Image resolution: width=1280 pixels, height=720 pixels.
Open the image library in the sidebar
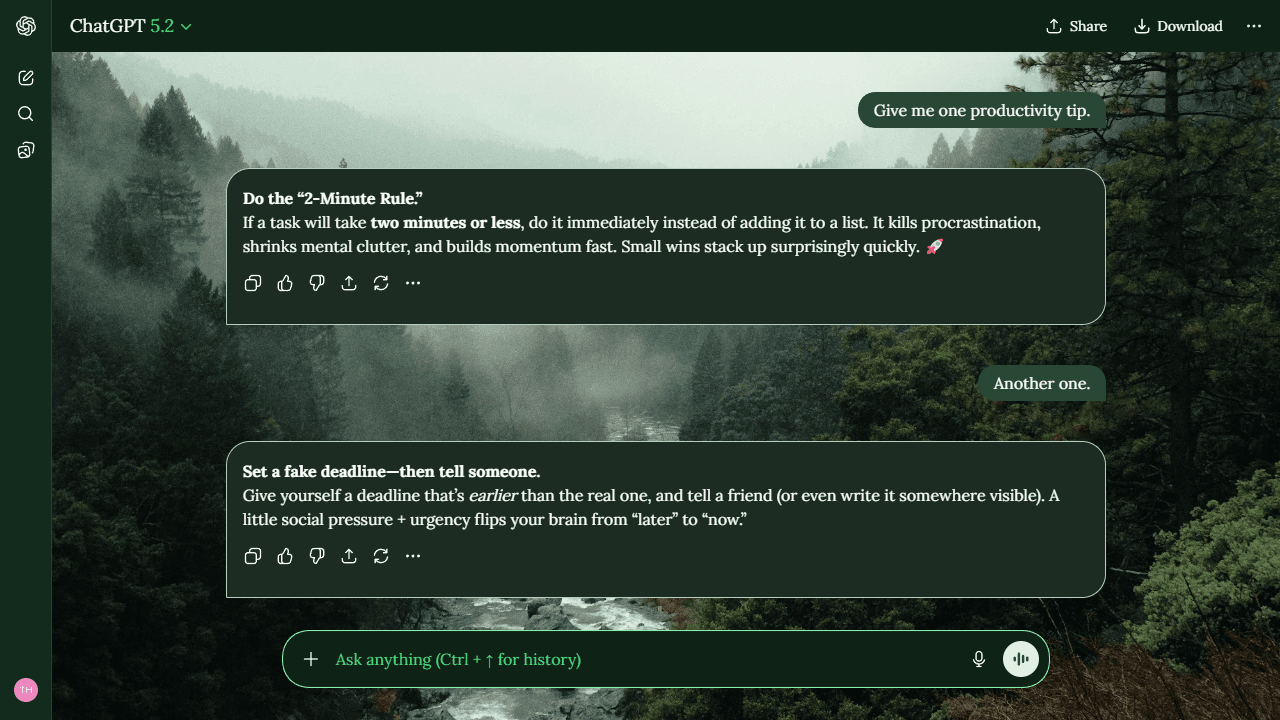click(25, 149)
